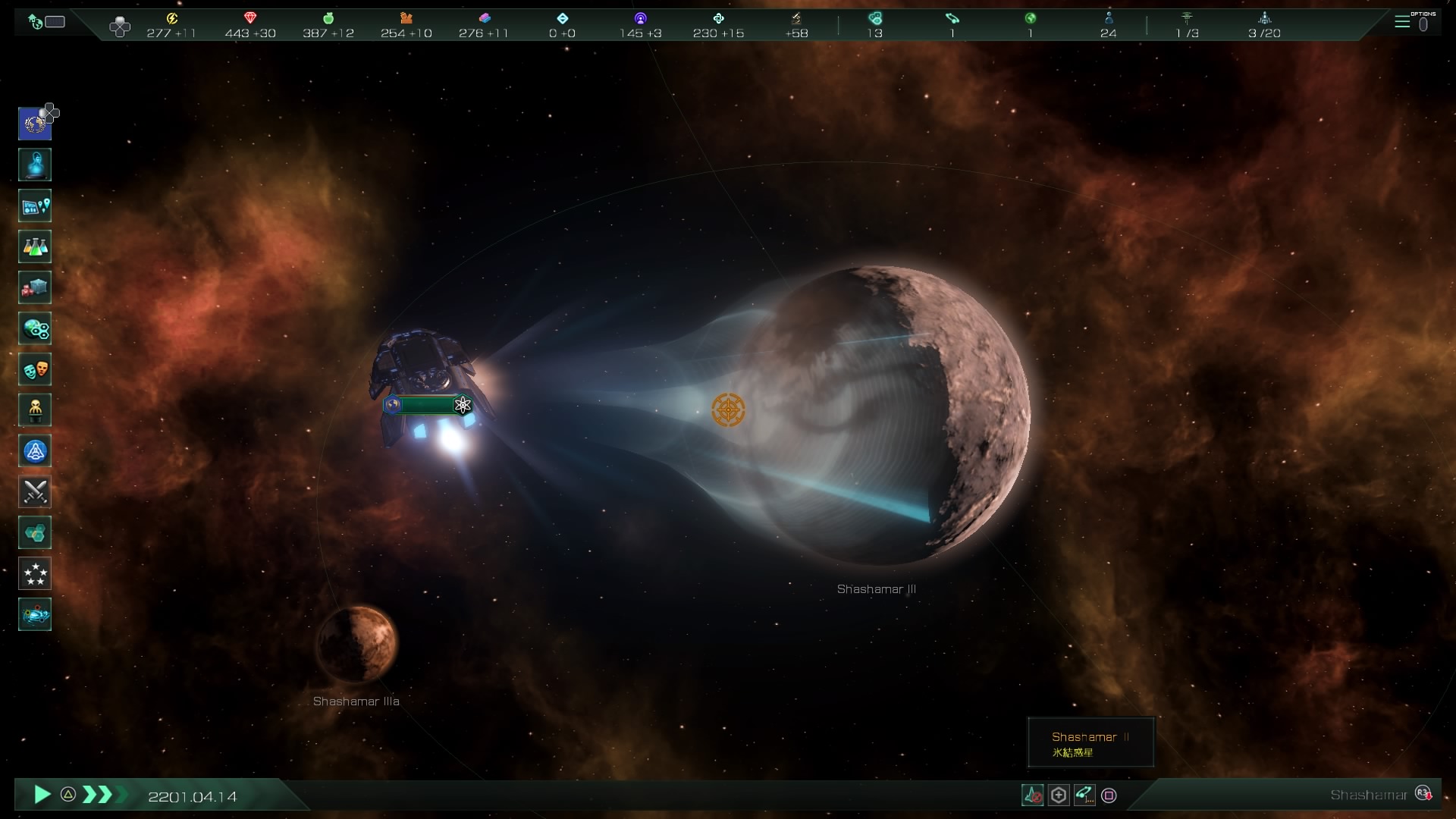Select the ship with red cancel icon

pyautogui.click(x=1033, y=795)
